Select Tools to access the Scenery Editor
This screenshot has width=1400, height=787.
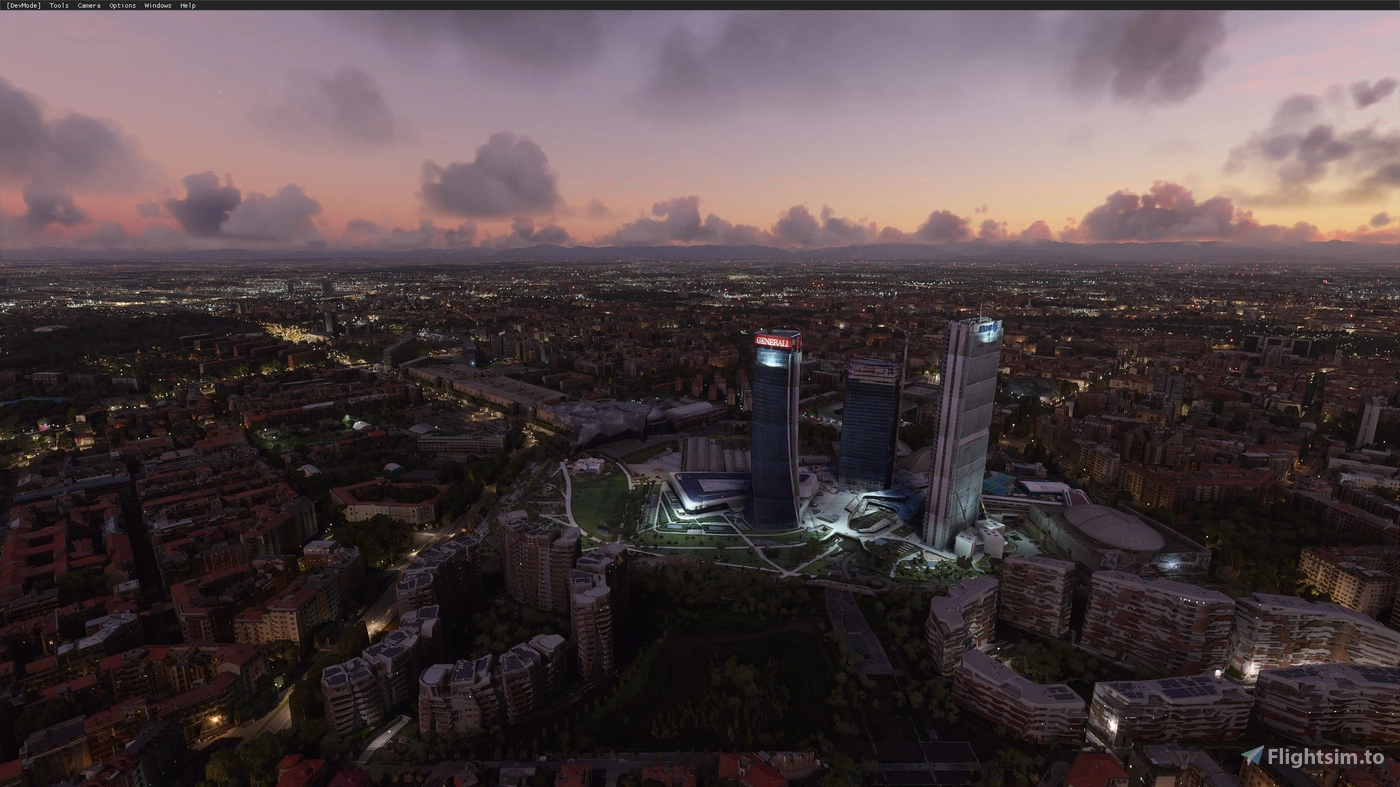pos(57,5)
